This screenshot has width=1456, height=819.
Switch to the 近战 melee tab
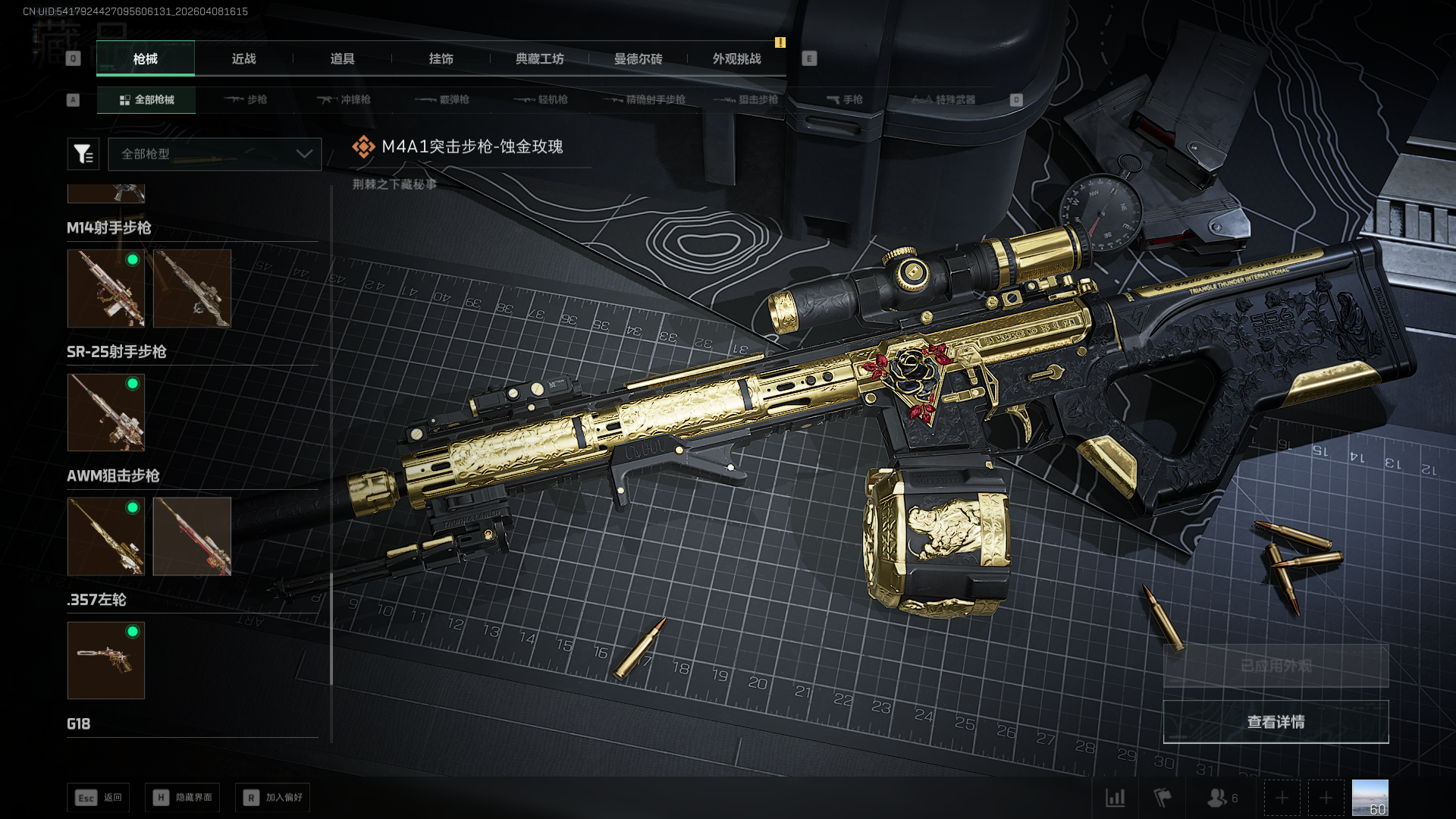point(243,59)
